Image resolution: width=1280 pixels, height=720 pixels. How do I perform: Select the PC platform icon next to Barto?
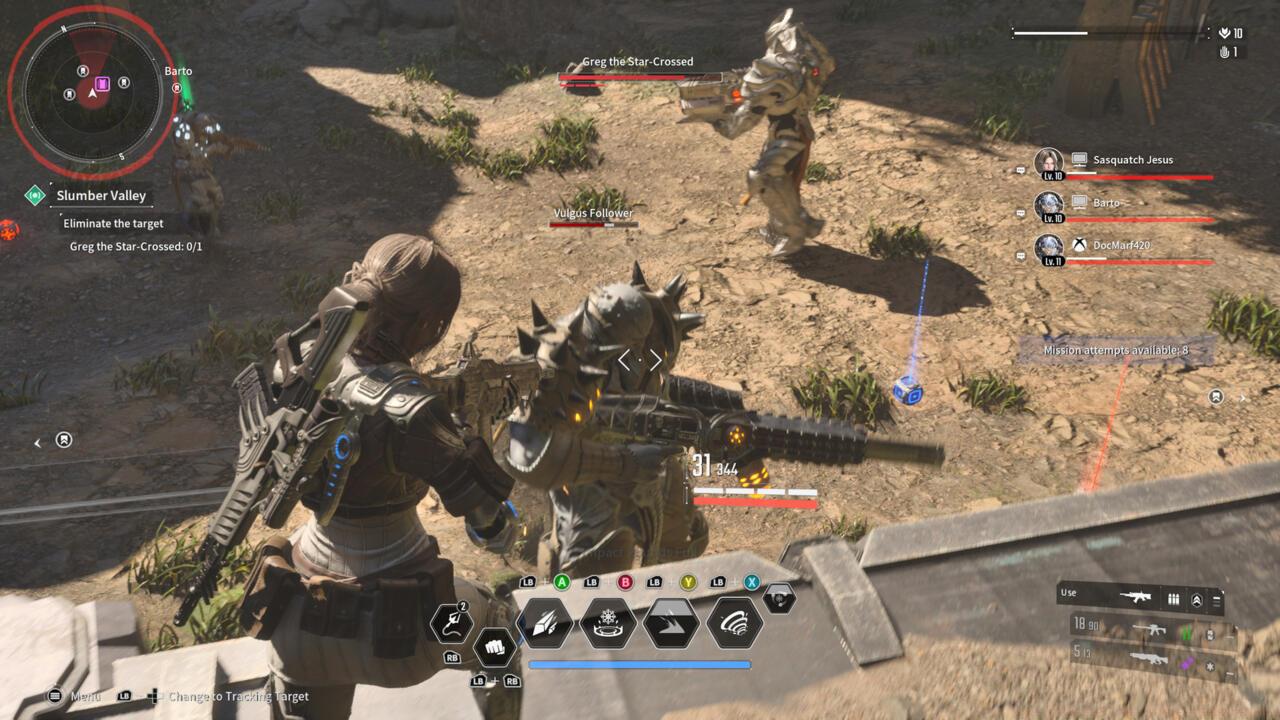1080,202
